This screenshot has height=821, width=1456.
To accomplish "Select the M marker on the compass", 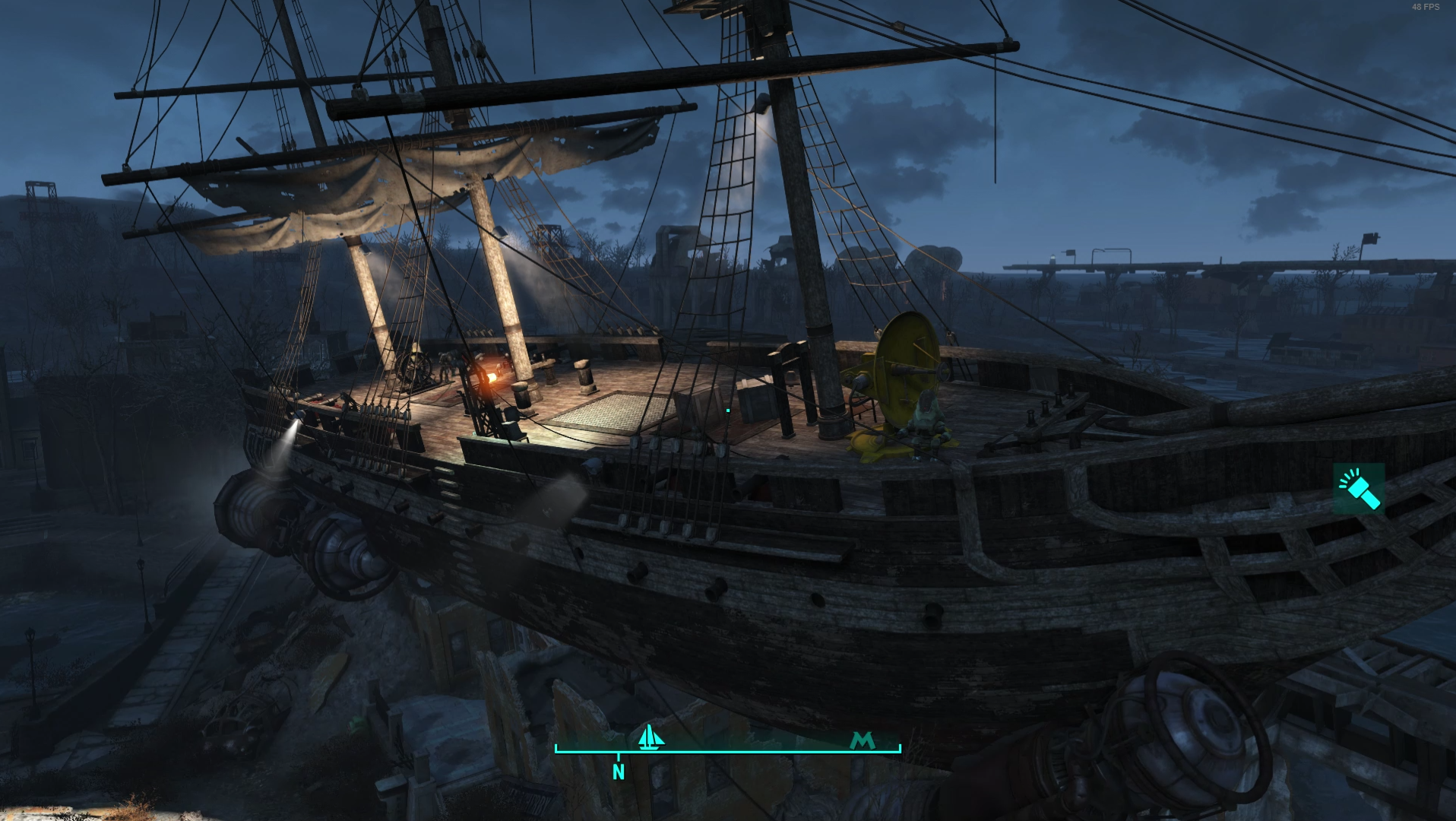I will pyautogui.click(x=863, y=740).
